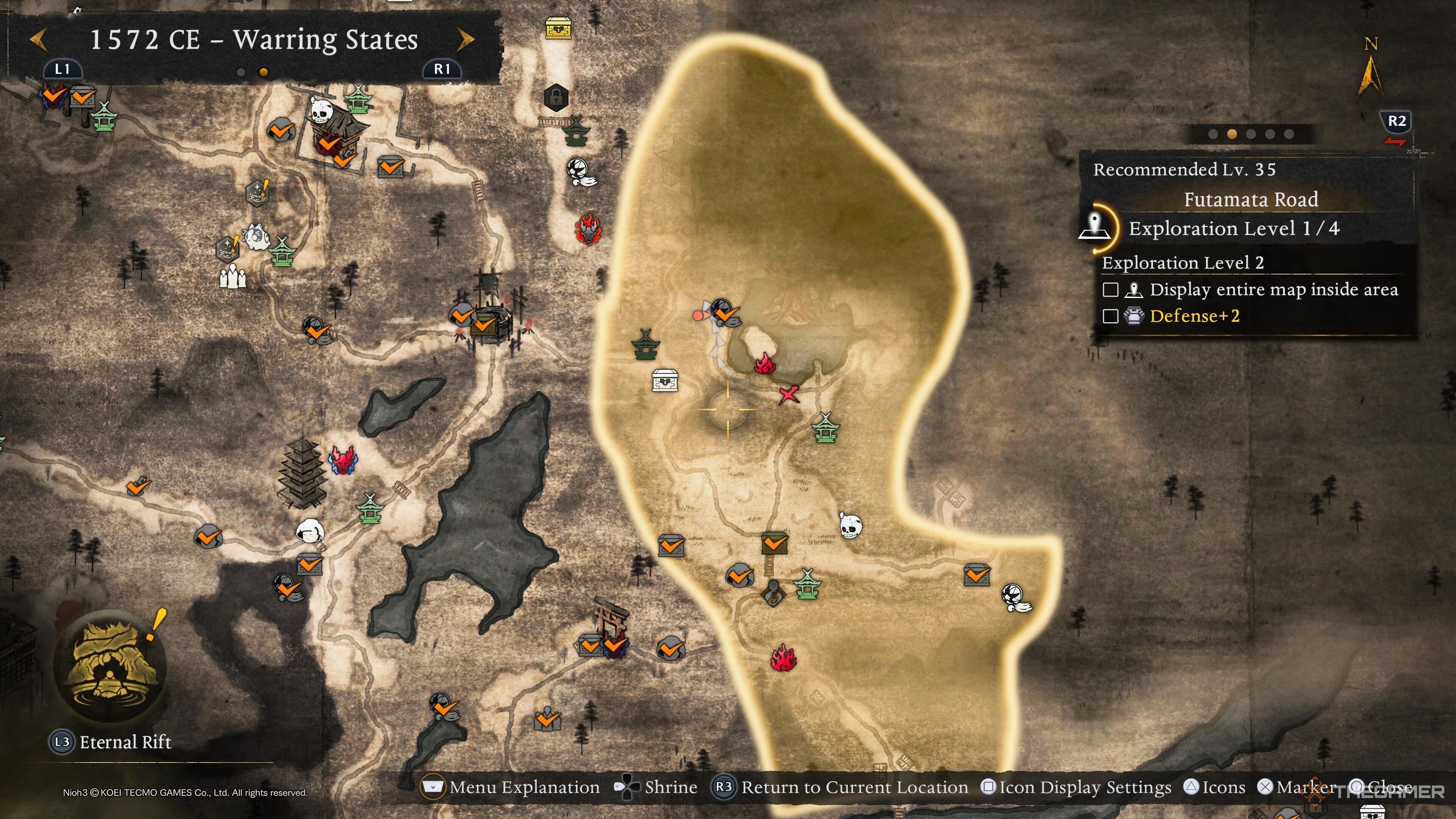This screenshot has height=819, width=1456.
Task: Select the highlighted orange page dot in the area panel
Action: point(1232,134)
